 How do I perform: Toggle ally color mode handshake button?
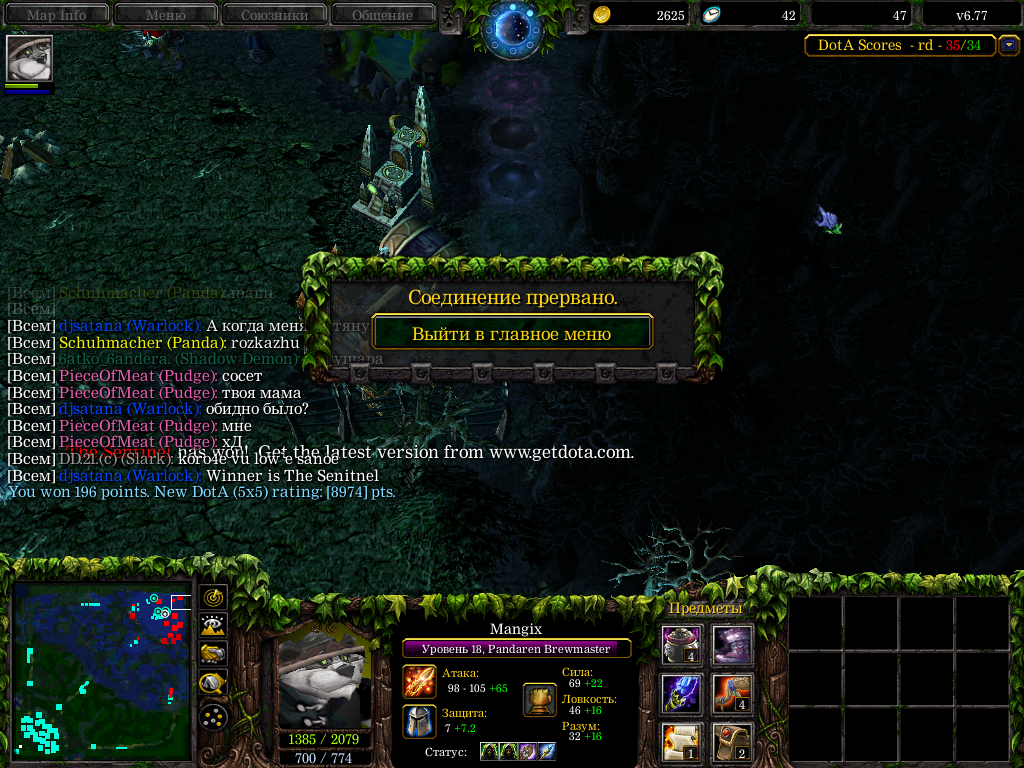point(213,655)
